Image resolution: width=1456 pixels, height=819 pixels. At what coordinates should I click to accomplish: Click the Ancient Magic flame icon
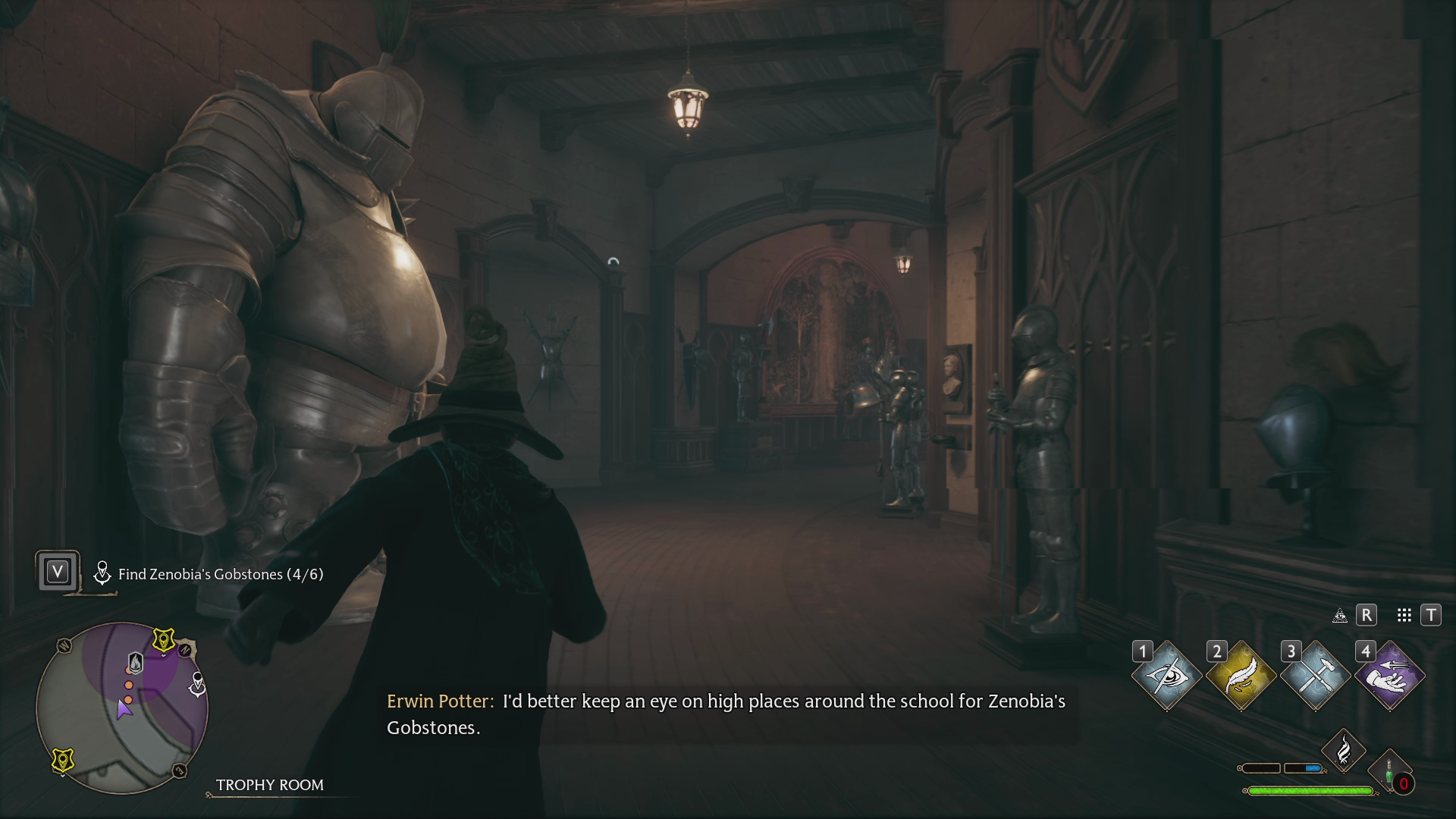click(1344, 749)
